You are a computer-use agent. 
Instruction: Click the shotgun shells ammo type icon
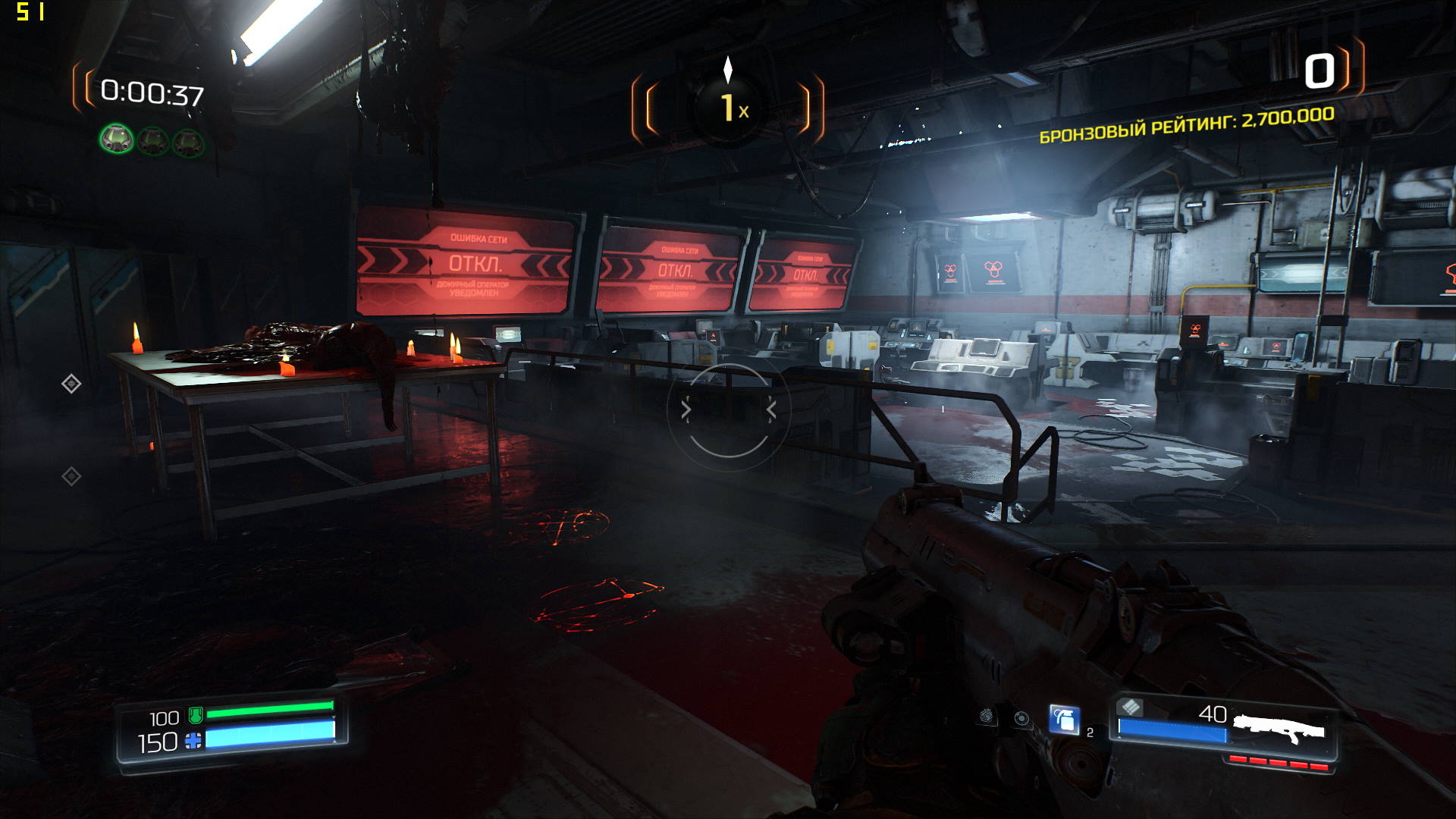1130,707
